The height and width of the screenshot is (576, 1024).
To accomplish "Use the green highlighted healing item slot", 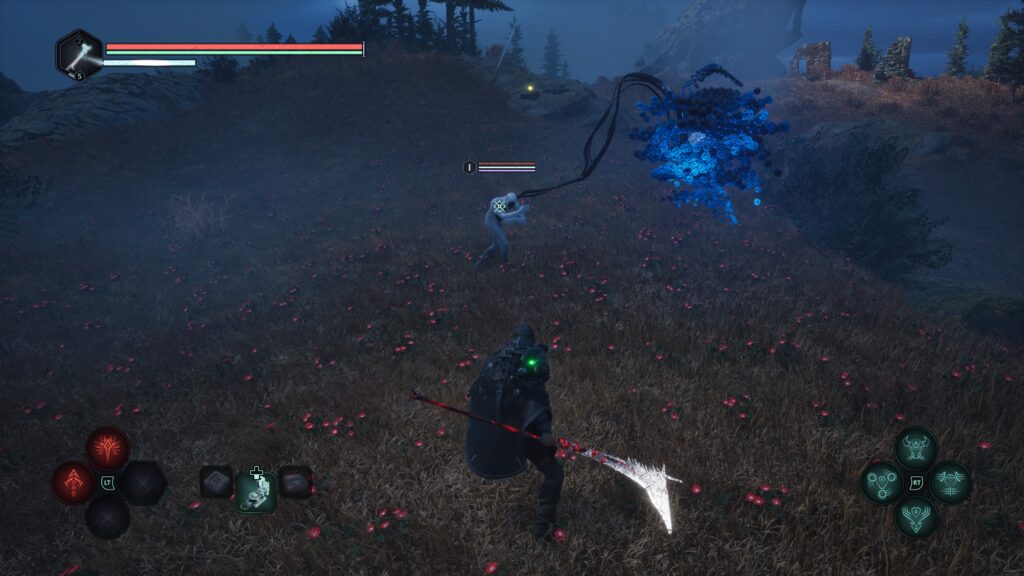I will click(x=257, y=490).
